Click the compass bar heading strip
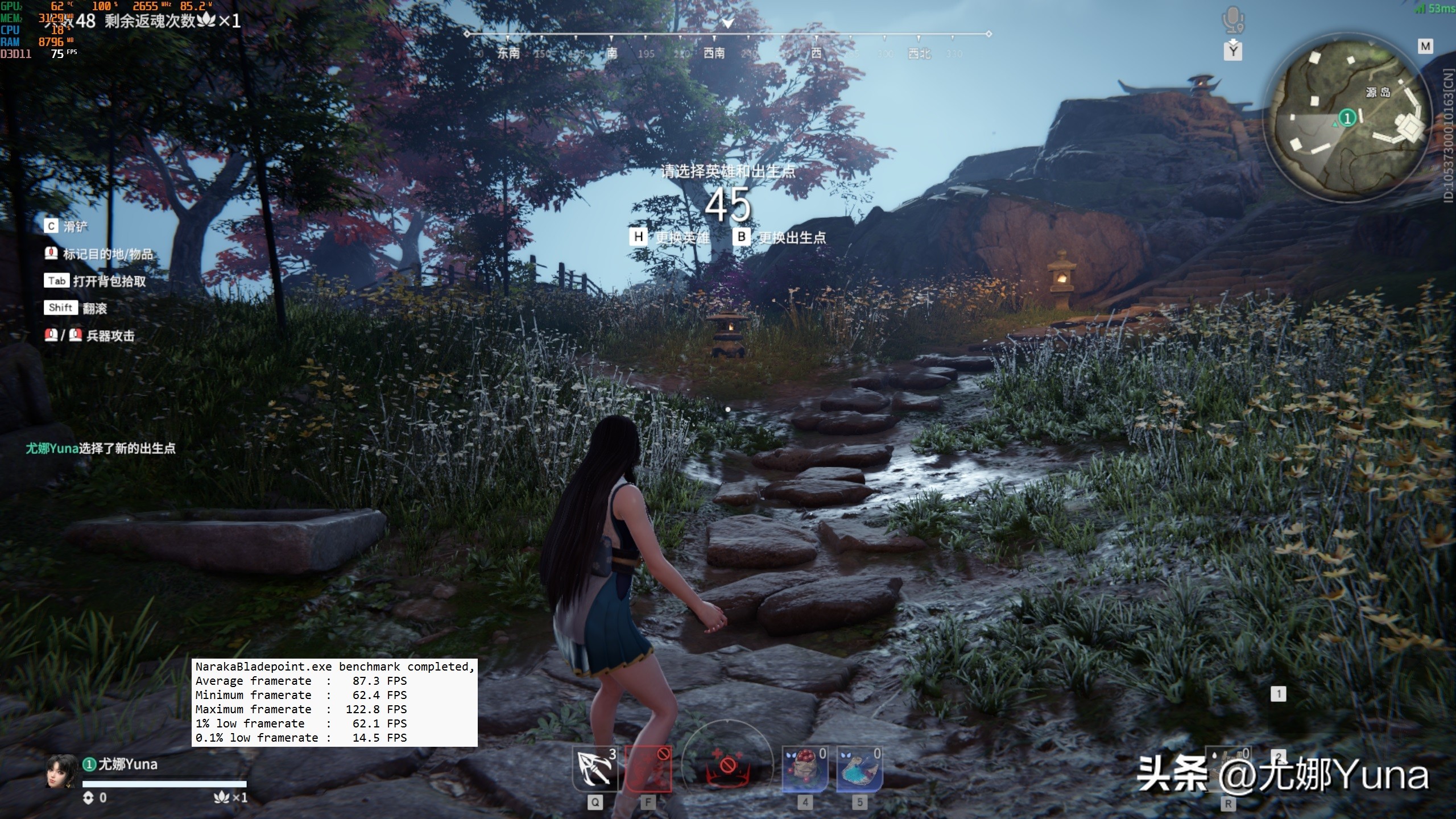 [727, 44]
